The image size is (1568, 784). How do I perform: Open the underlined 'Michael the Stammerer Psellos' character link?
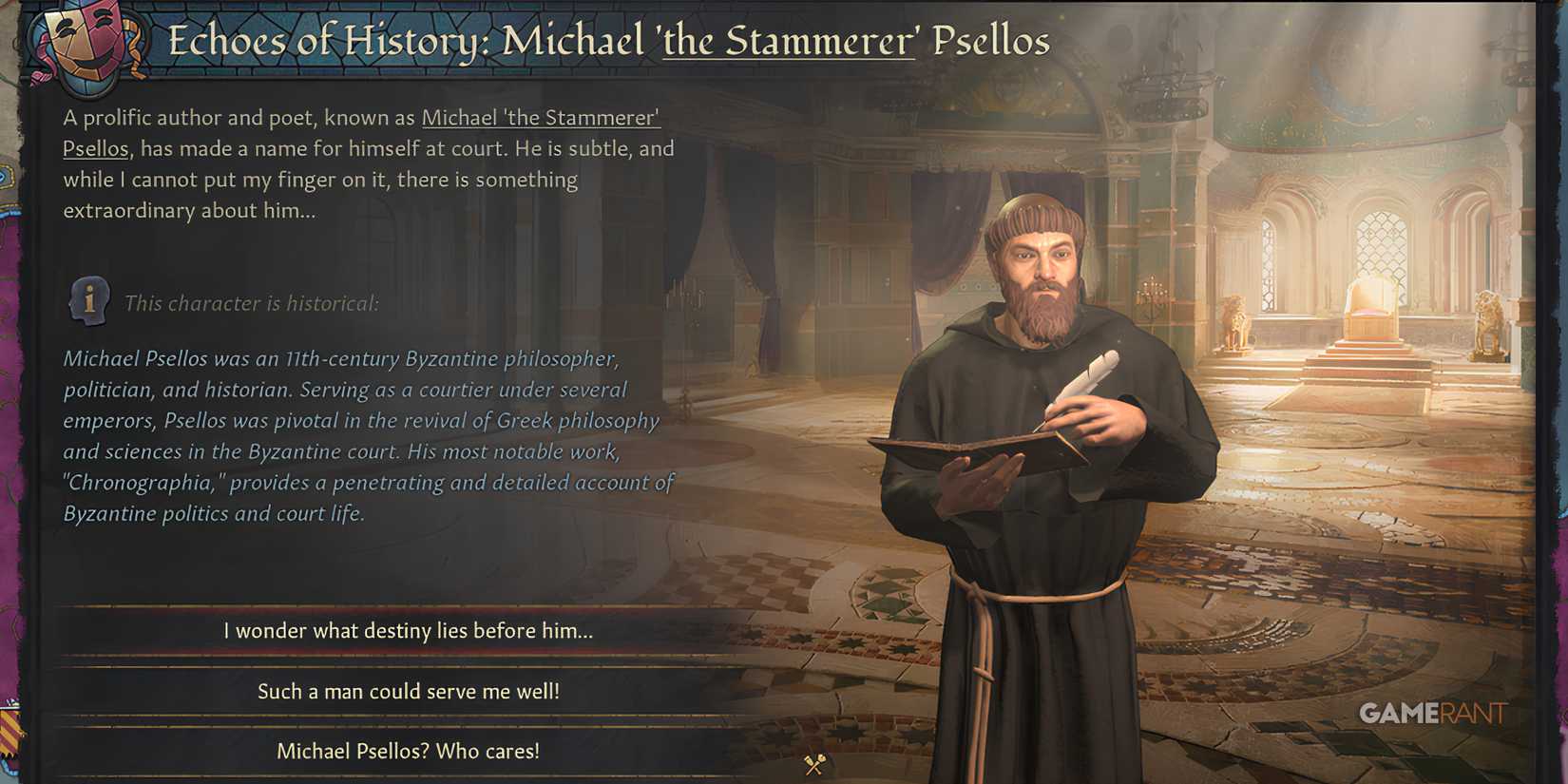point(540,118)
